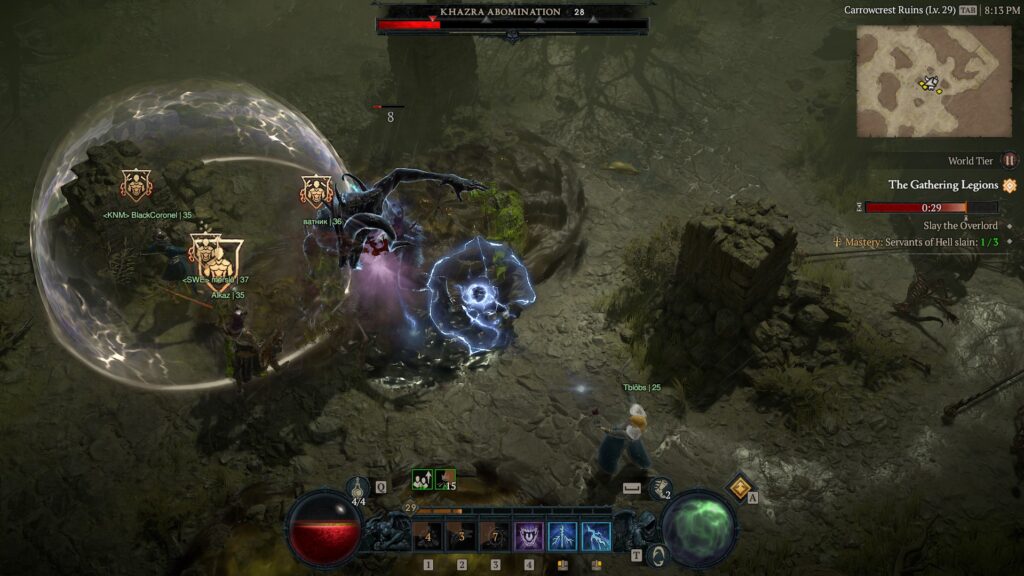Activate the purple shield skill
Screen dimensions: 1024x576
(x=529, y=537)
